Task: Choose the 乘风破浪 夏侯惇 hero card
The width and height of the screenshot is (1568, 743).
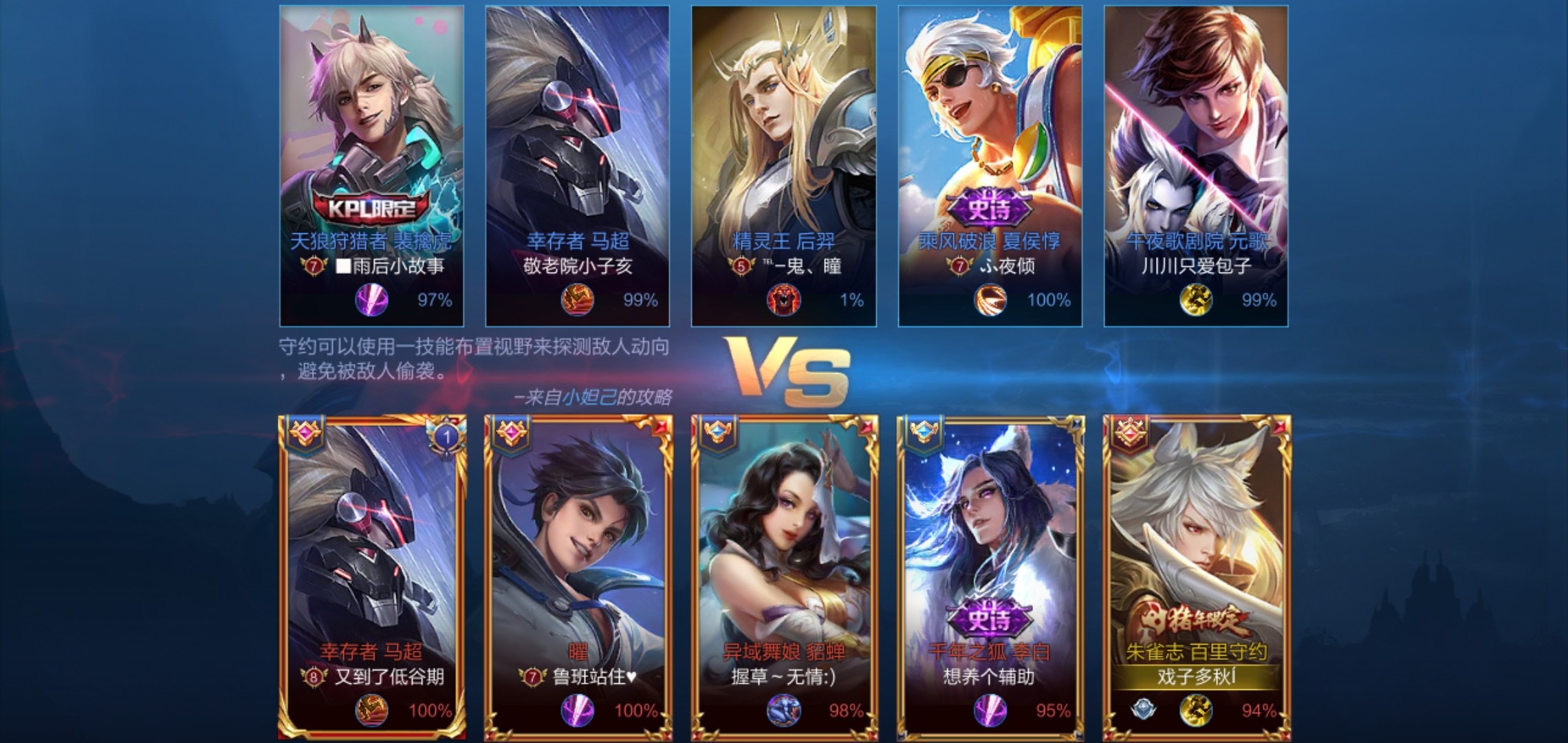Action: pyautogui.click(x=990, y=165)
